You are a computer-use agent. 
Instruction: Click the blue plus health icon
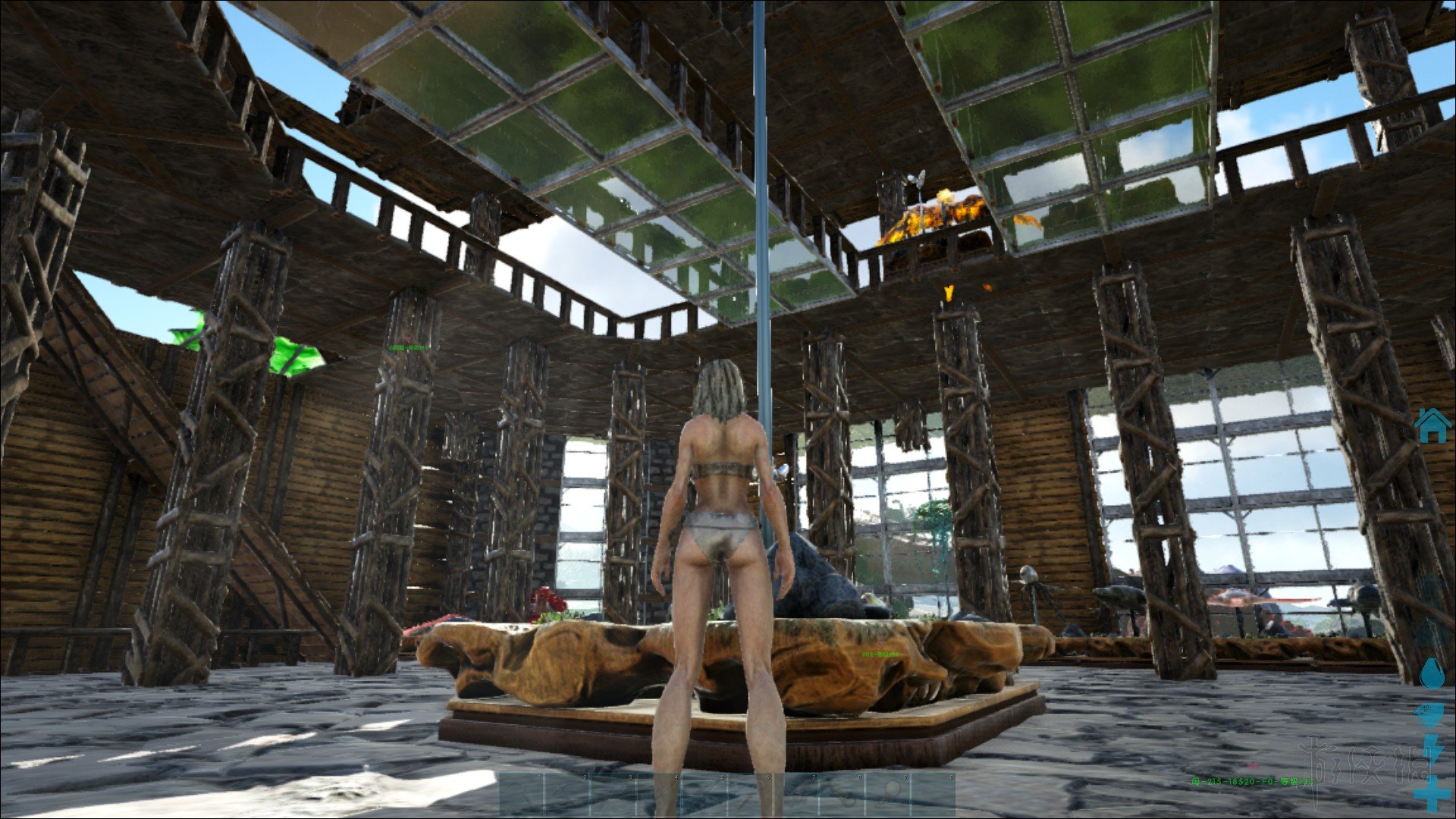point(1432,796)
